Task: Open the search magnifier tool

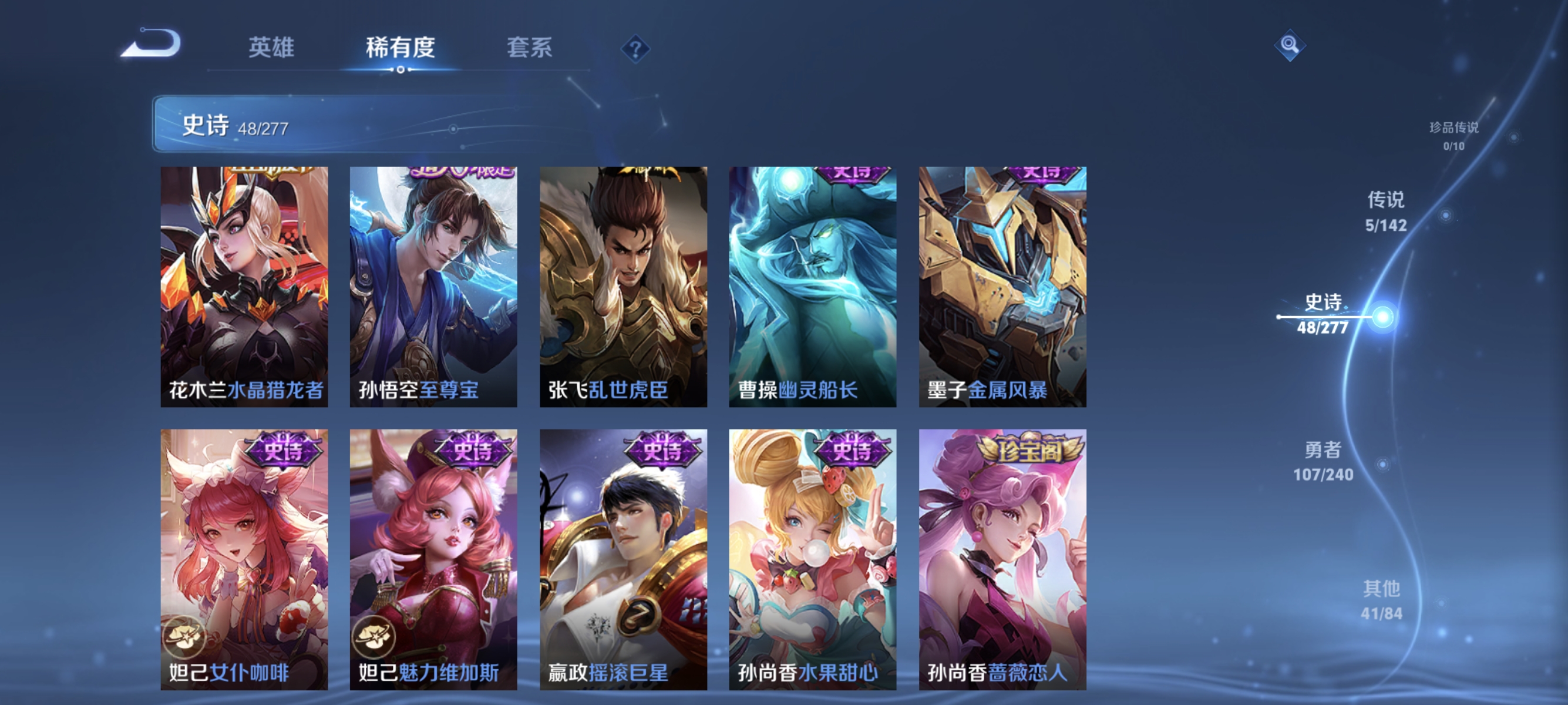Action: tap(1289, 46)
